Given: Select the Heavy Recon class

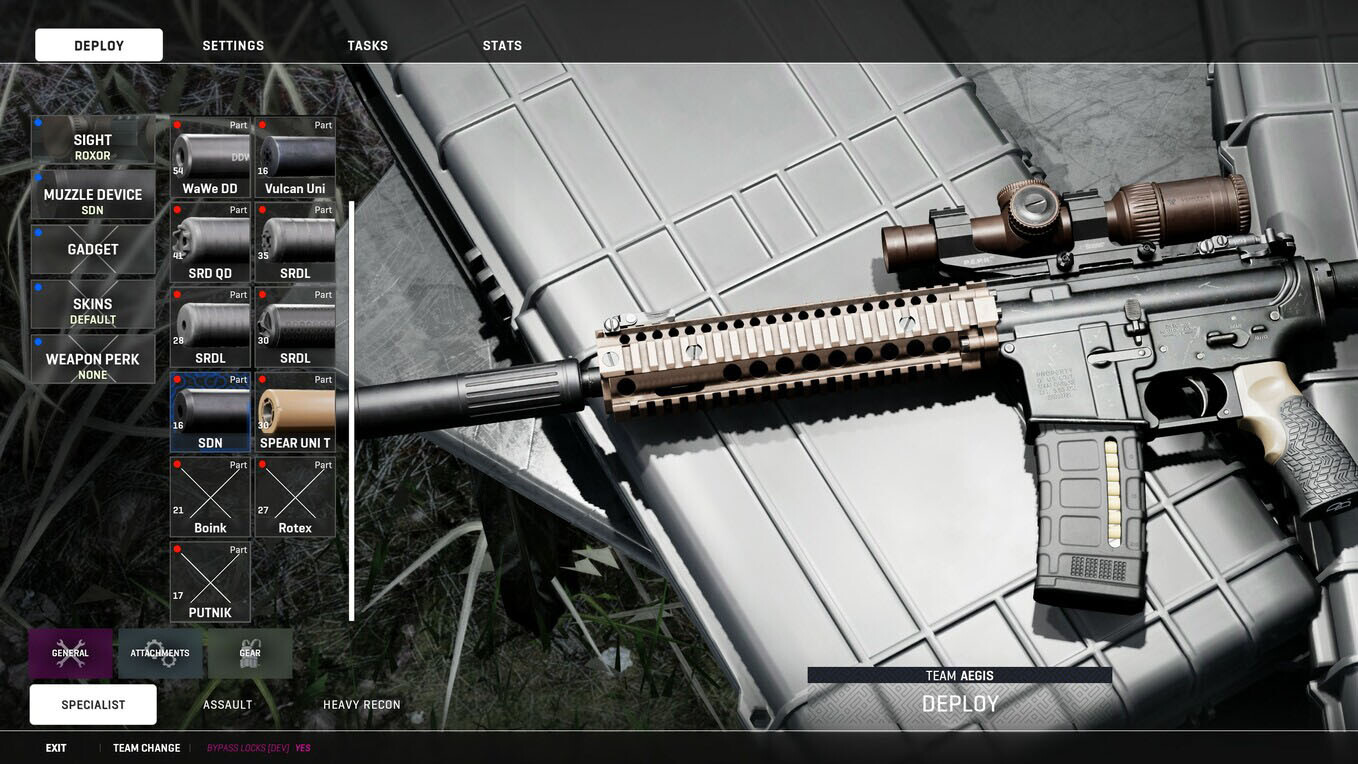Looking at the screenshot, I should 362,705.
